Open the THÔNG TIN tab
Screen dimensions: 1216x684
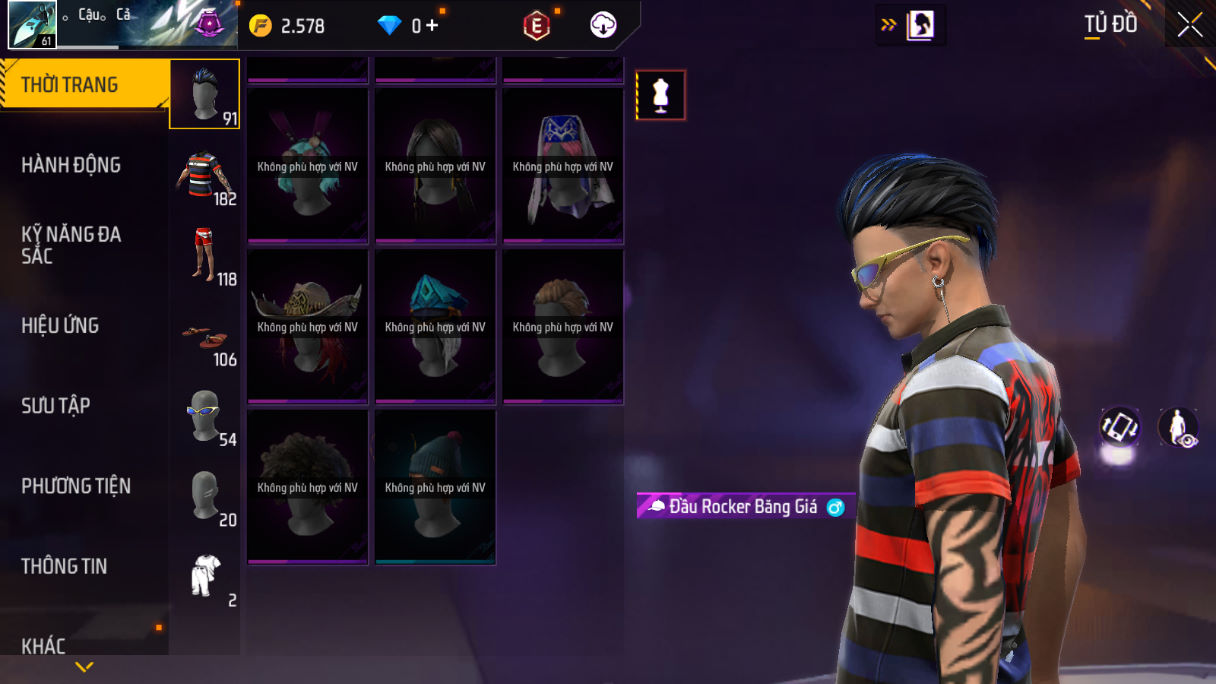click(x=64, y=567)
